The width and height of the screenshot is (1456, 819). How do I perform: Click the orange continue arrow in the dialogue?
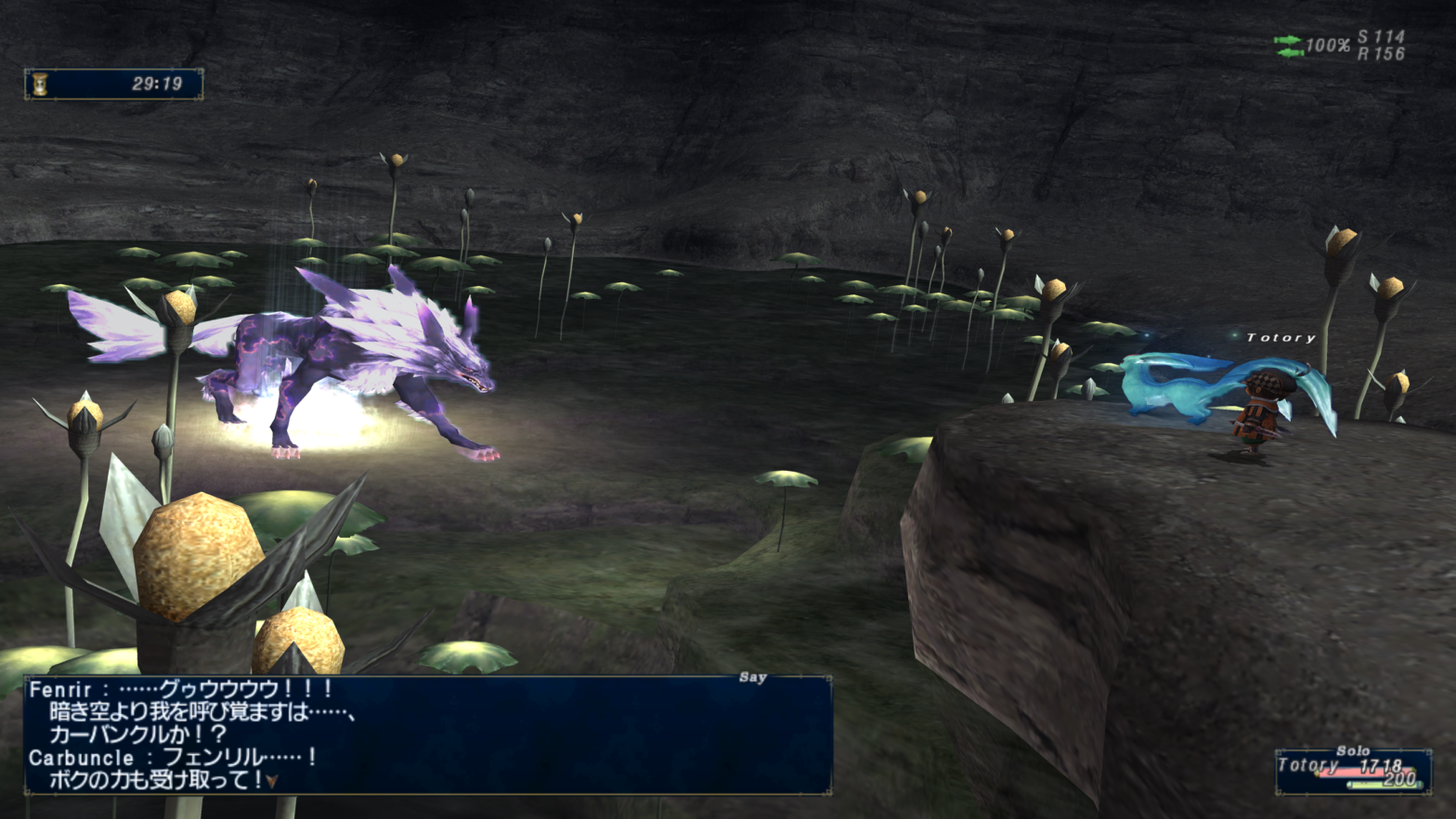(271, 782)
